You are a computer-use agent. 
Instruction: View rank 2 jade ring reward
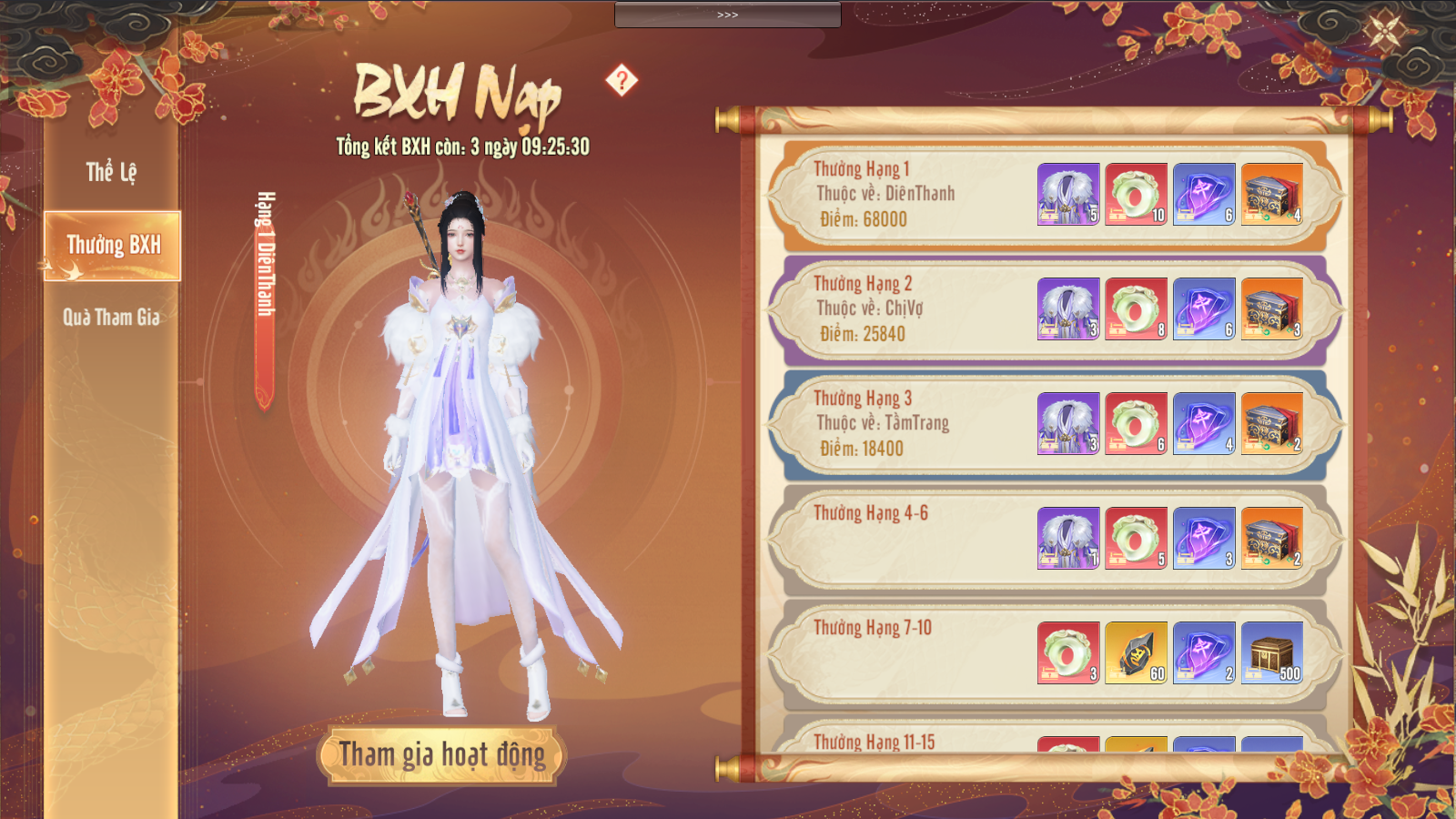(x=1136, y=308)
